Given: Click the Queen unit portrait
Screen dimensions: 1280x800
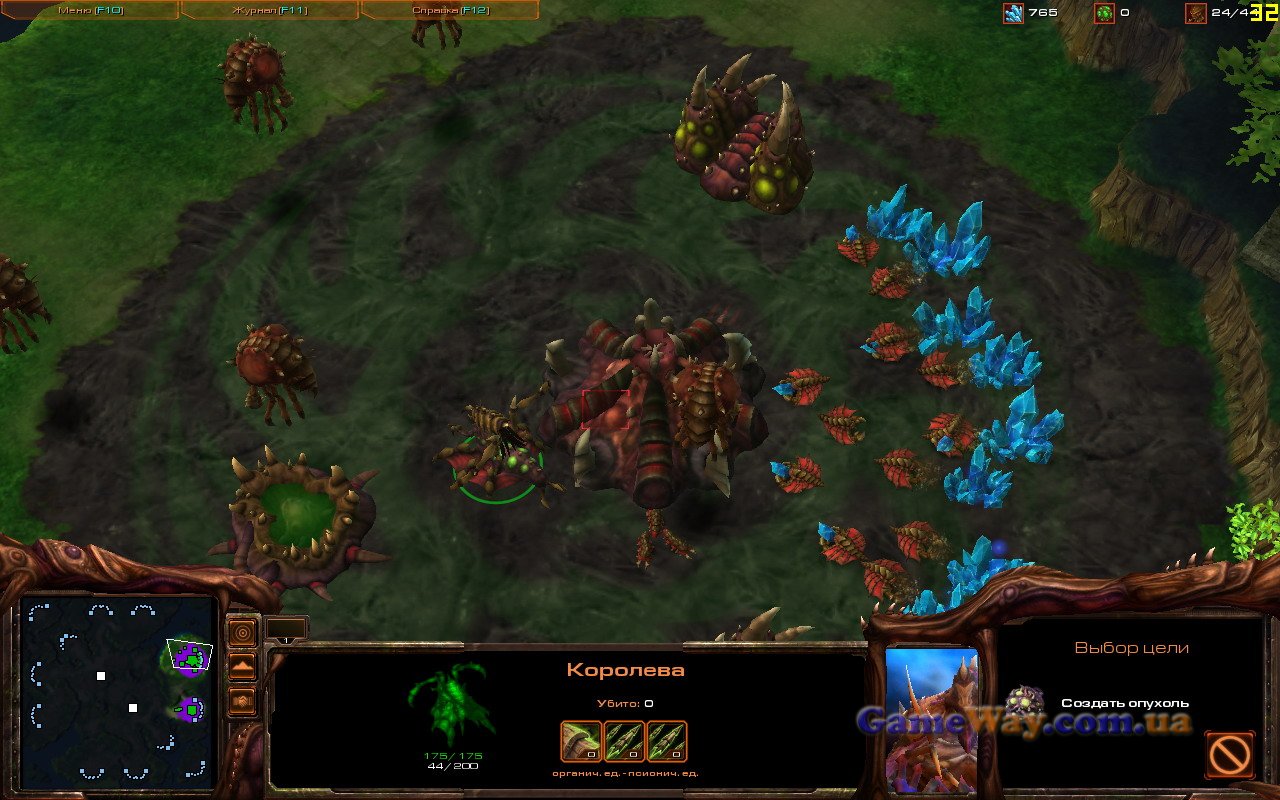Looking at the screenshot, I should (932, 718).
